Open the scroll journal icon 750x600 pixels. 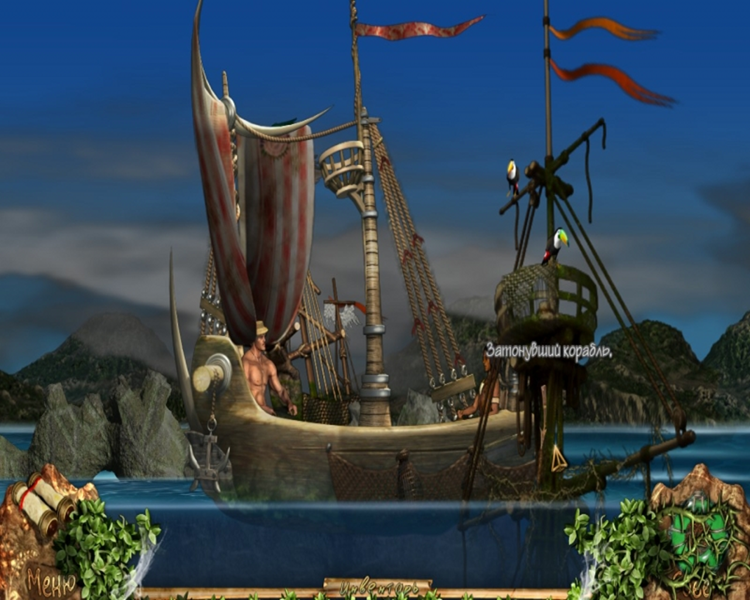coord(42,505)
